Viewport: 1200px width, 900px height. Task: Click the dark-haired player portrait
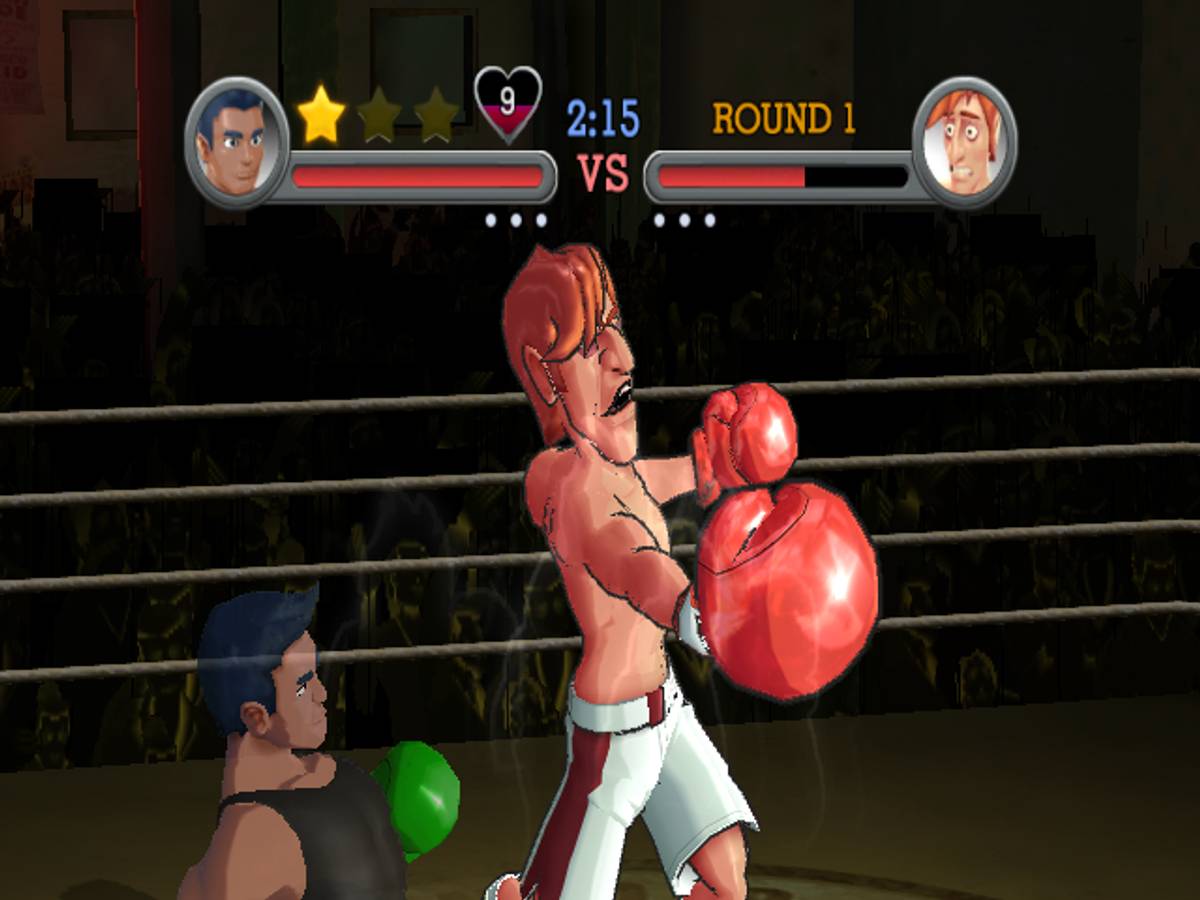tap(237, 141)
